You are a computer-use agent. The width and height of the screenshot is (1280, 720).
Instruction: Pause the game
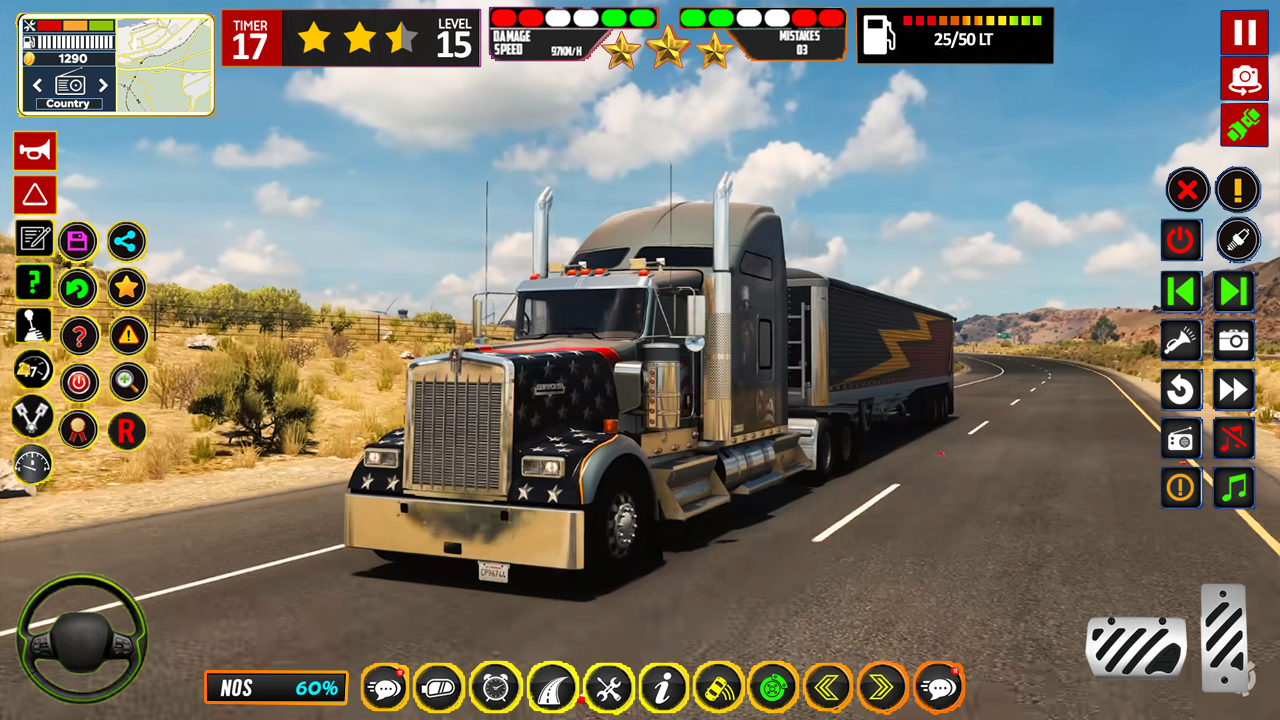[1243, 33]
